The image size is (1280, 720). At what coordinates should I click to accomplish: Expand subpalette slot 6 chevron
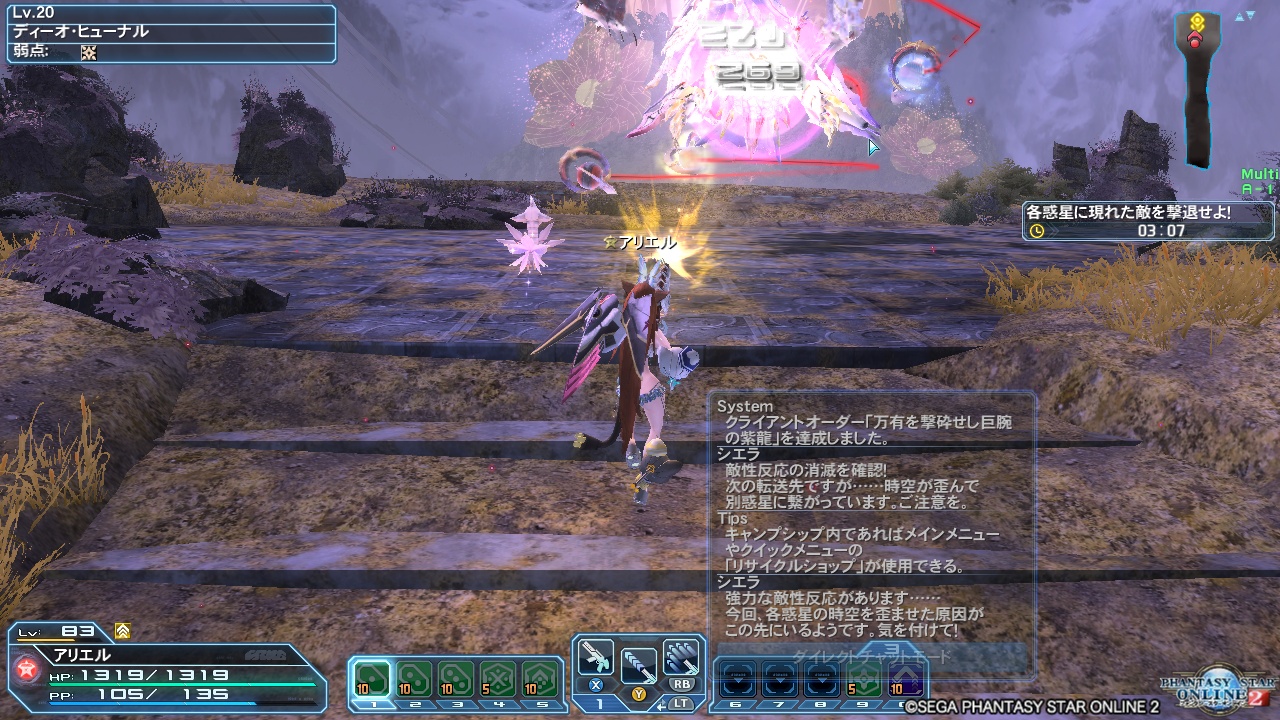tap(738, 680)
